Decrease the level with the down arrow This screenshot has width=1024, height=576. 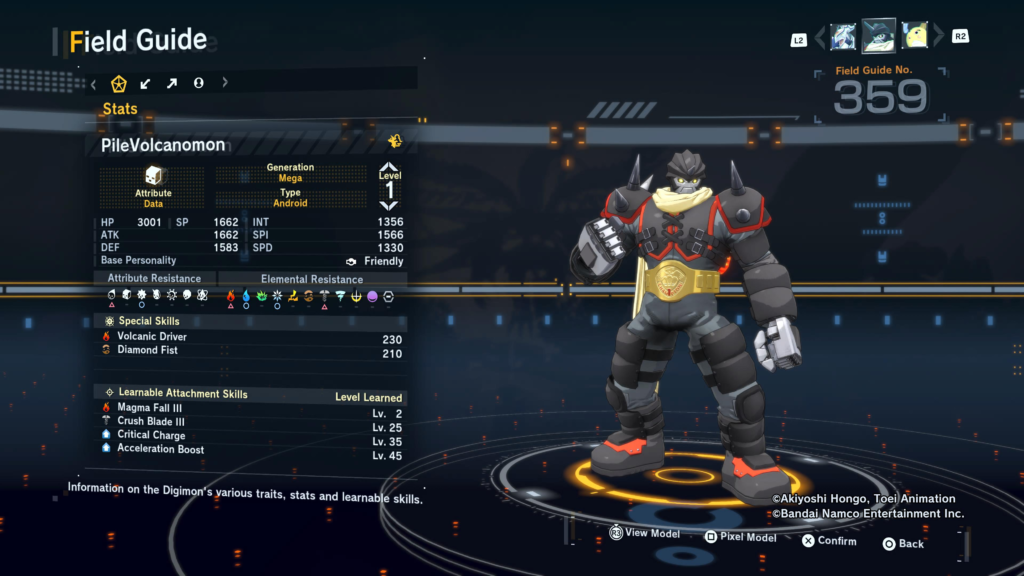[389, 205]
